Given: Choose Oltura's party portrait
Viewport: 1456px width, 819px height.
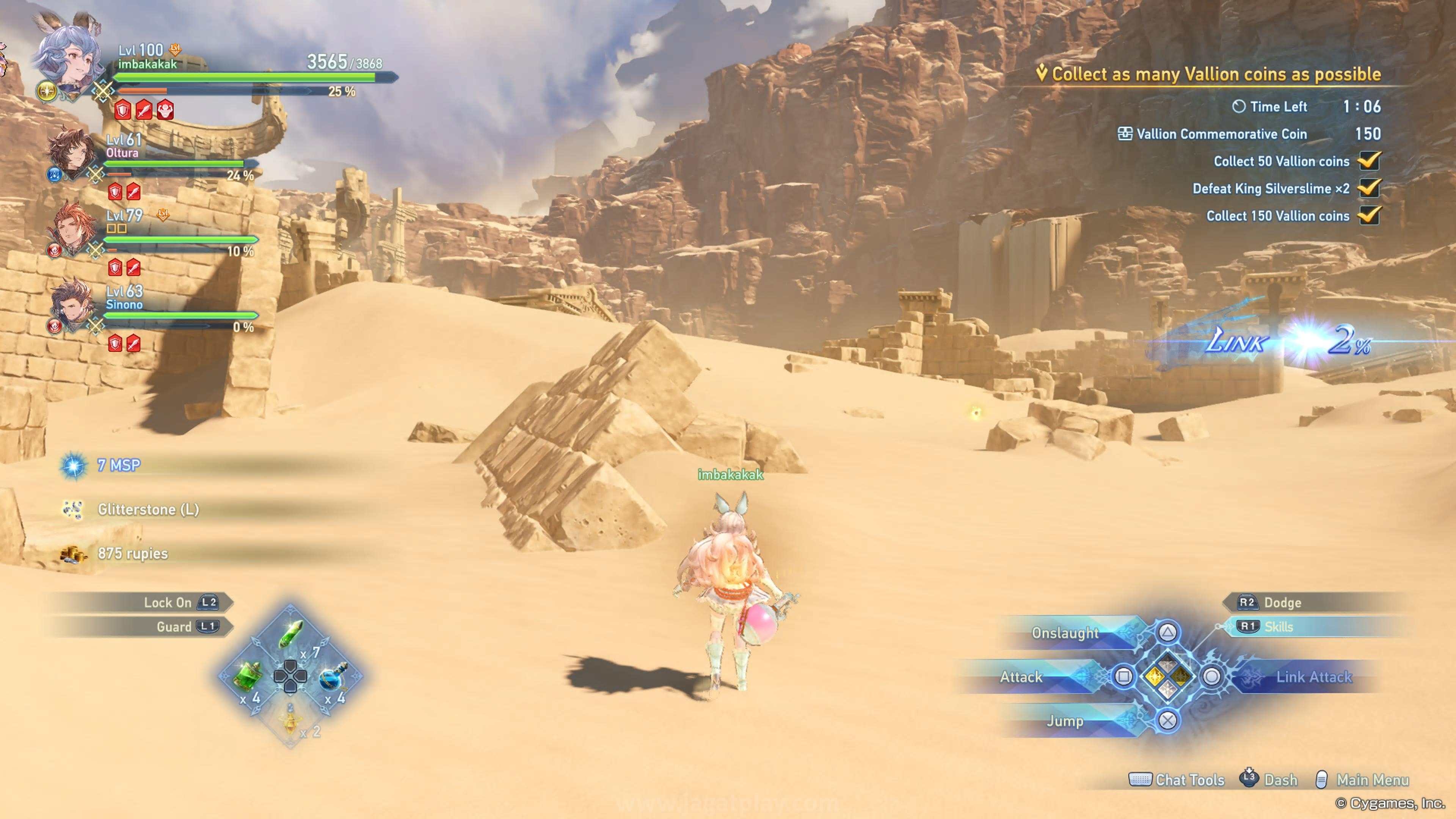Looking at the screenshot, I should click(x=71, y=152).
